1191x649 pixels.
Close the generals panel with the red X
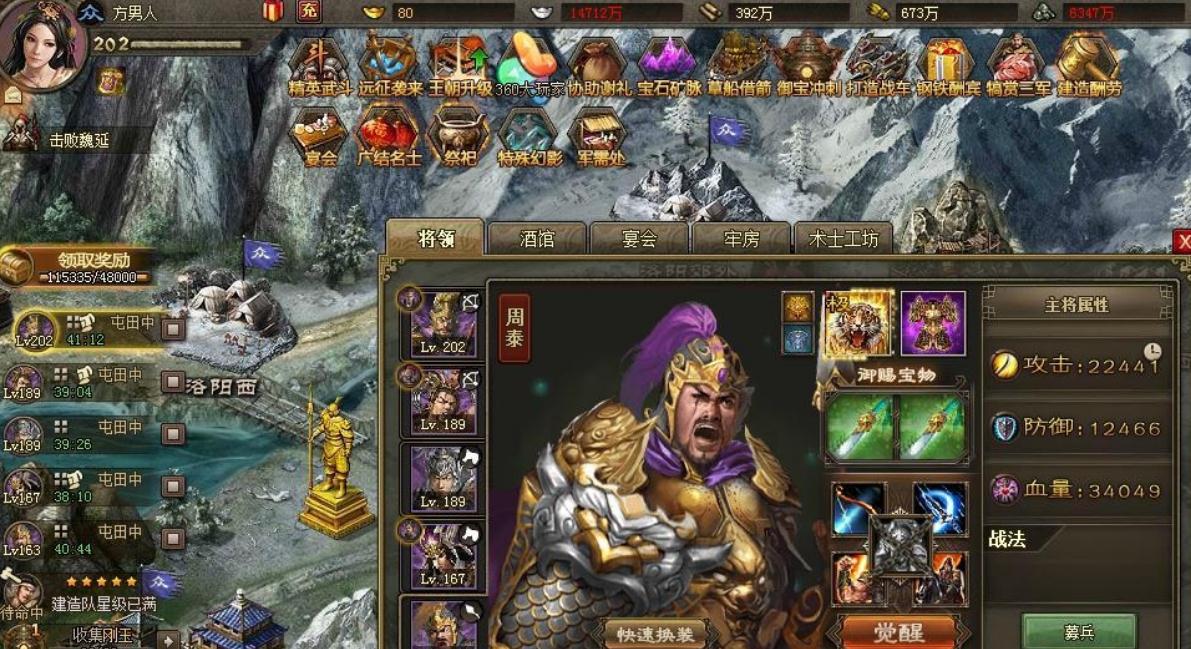1183,241
